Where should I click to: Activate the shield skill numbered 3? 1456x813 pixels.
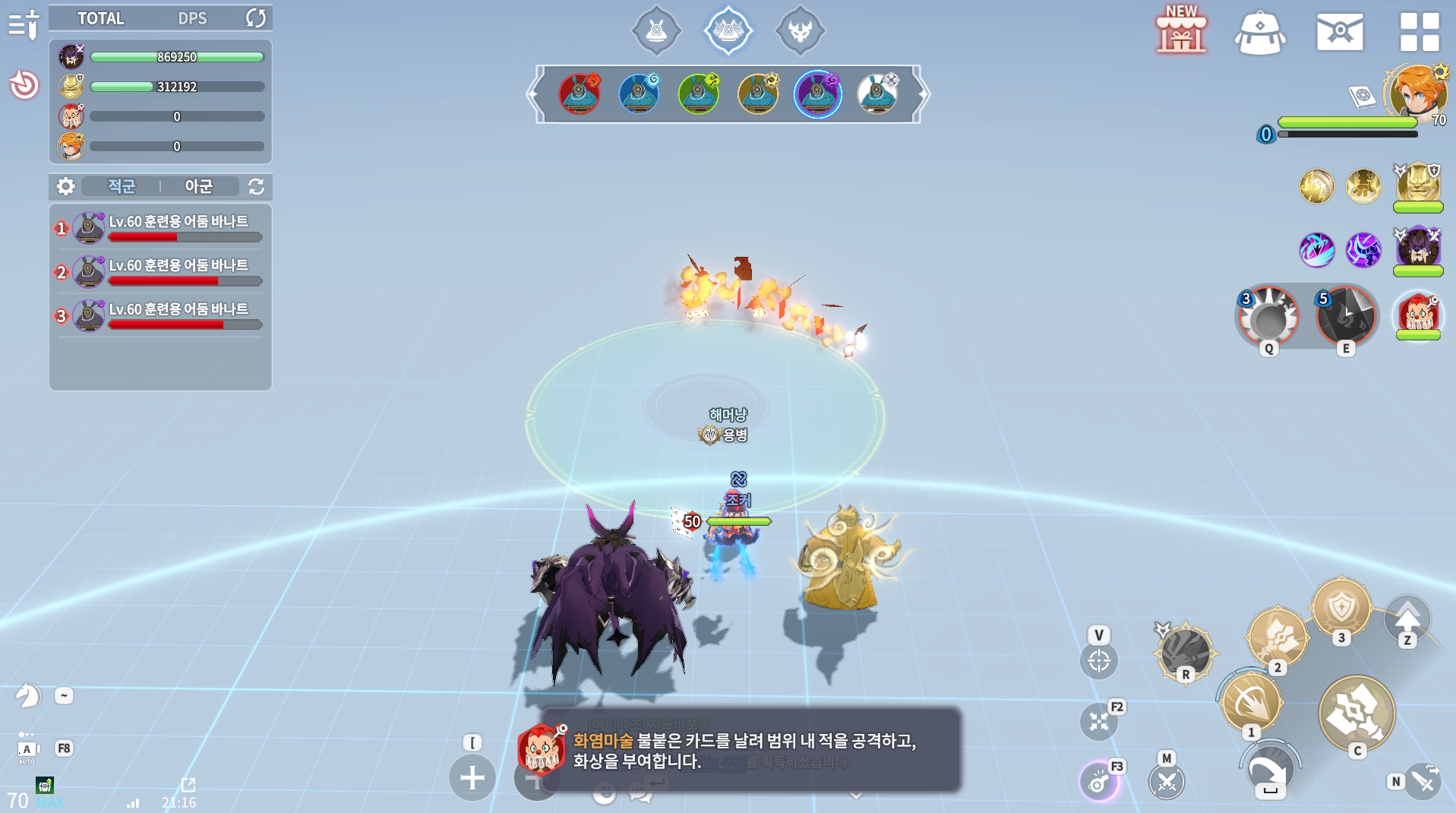[1341, 609]
